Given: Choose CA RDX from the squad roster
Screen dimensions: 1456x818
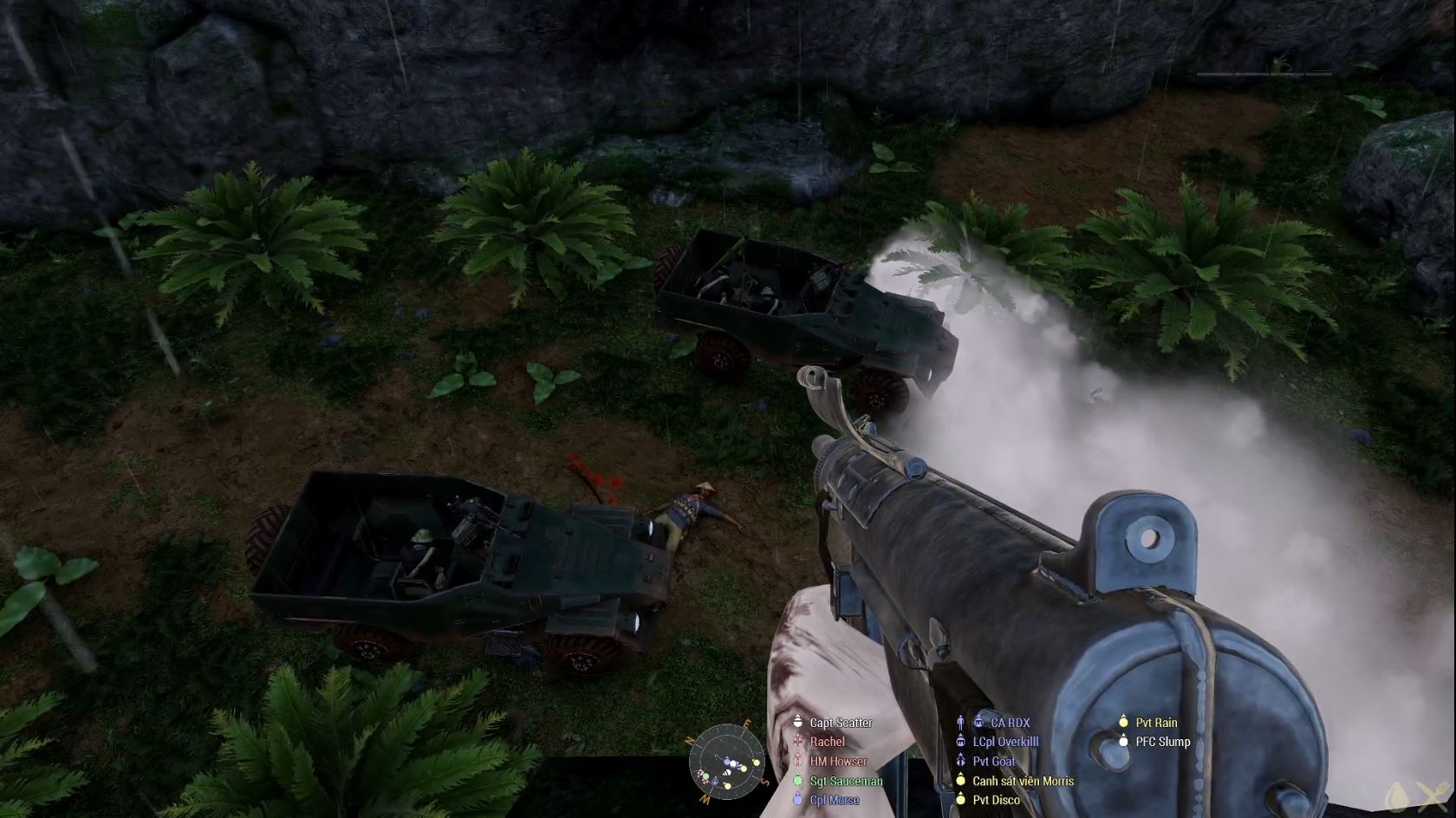Looking at the screenshot, I should tap(1010, 723).
